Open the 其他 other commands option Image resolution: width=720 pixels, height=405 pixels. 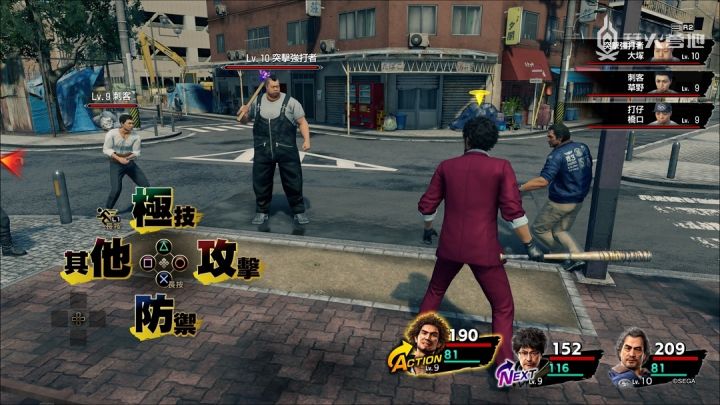[x=98, y=262]
